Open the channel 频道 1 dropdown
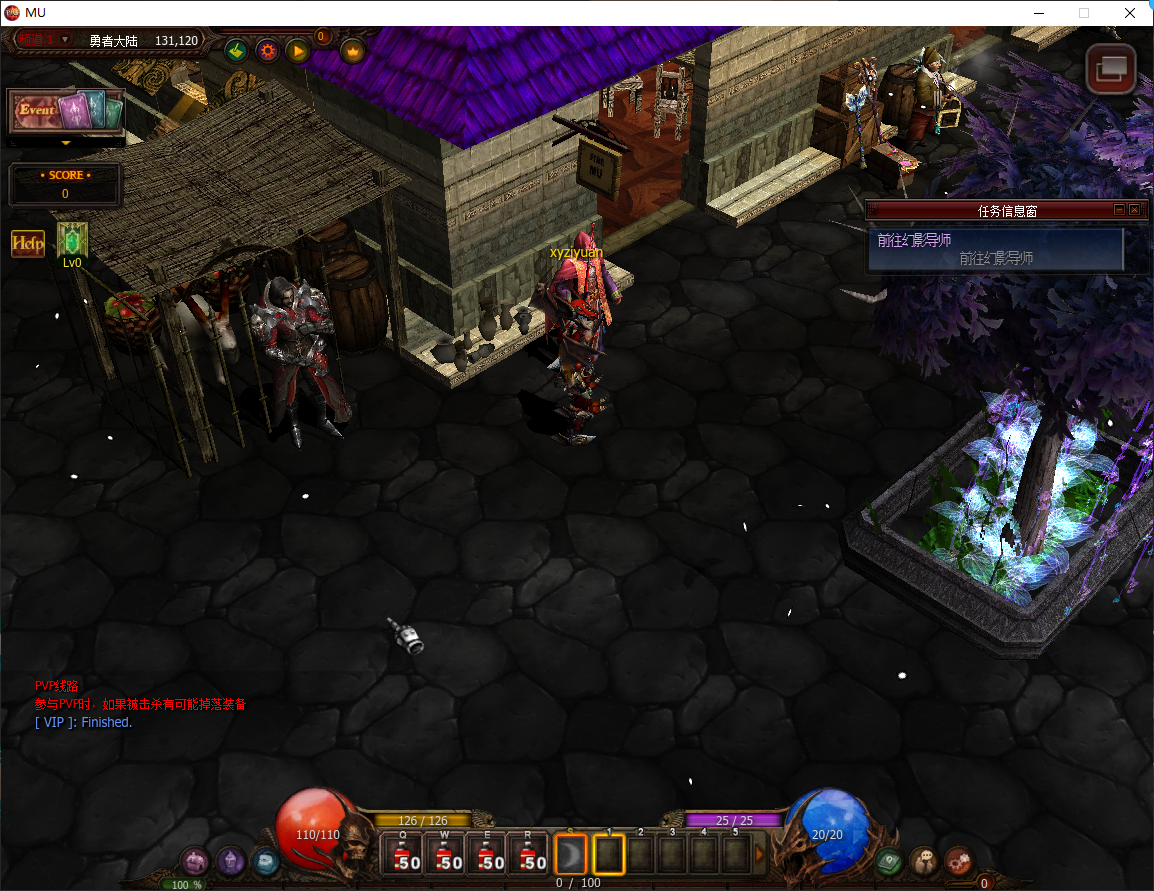 [x=65, y=40]
